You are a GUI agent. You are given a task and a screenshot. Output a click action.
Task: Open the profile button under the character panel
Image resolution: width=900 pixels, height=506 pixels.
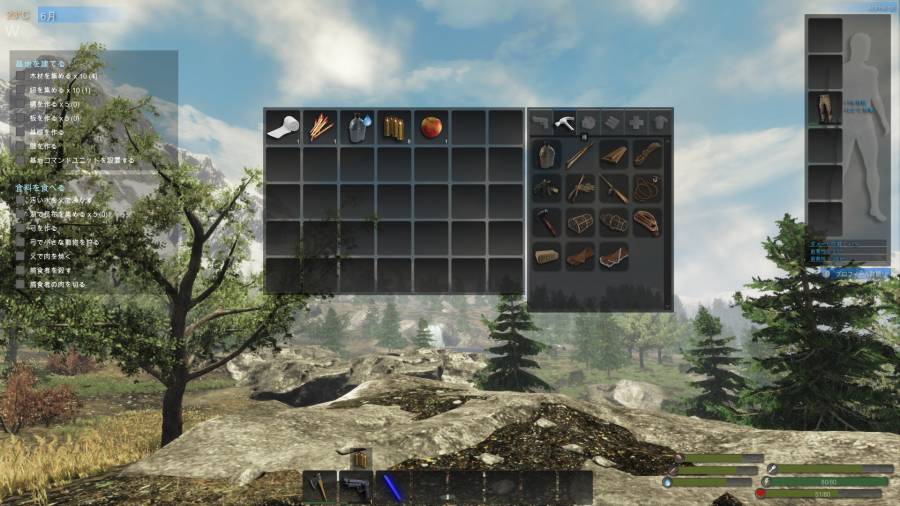(x=846, y=271)
